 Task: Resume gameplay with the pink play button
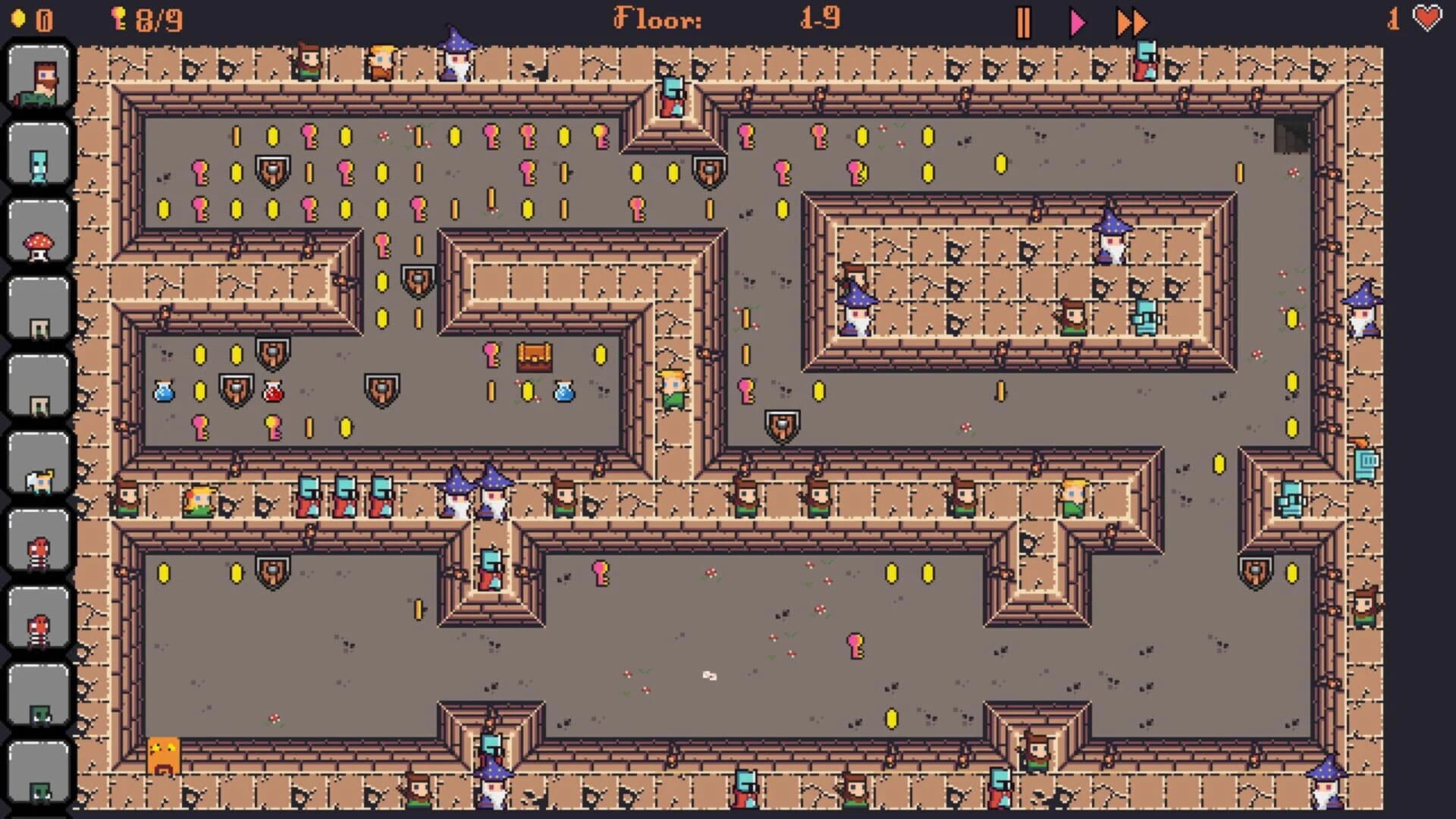point(1077,23)
